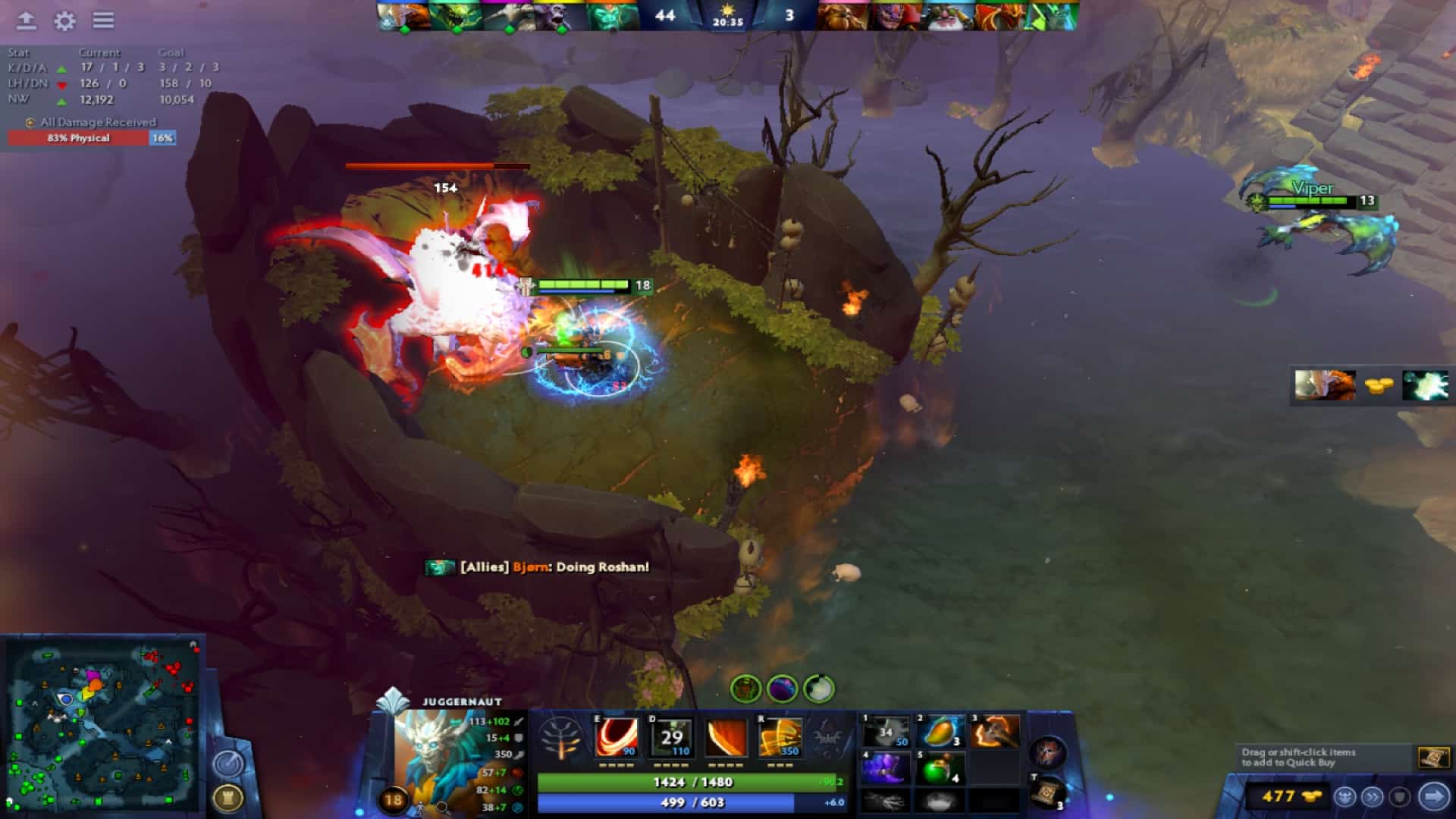Image resolution: width=1456 pixels, height=819 pixels.
Task: Open the settings gear menu
Action: pyautogui.click(x=65, y=21)
